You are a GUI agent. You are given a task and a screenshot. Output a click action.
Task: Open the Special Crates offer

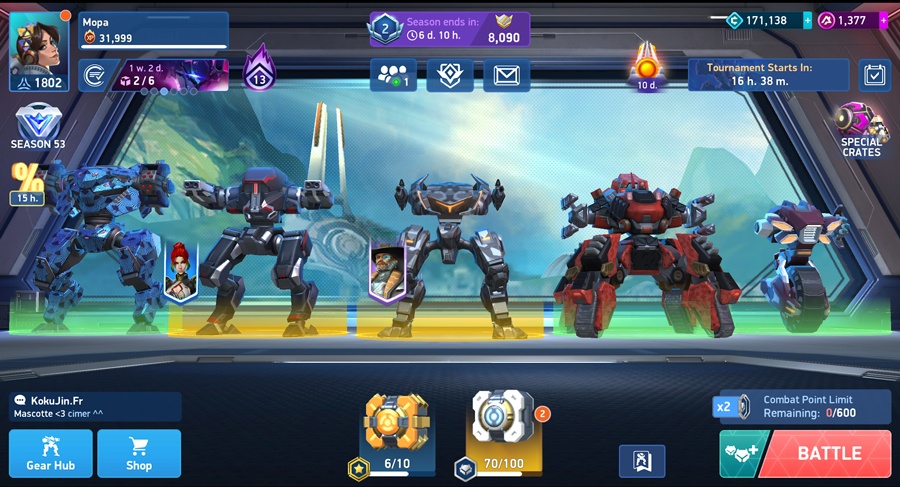[861, 130]
